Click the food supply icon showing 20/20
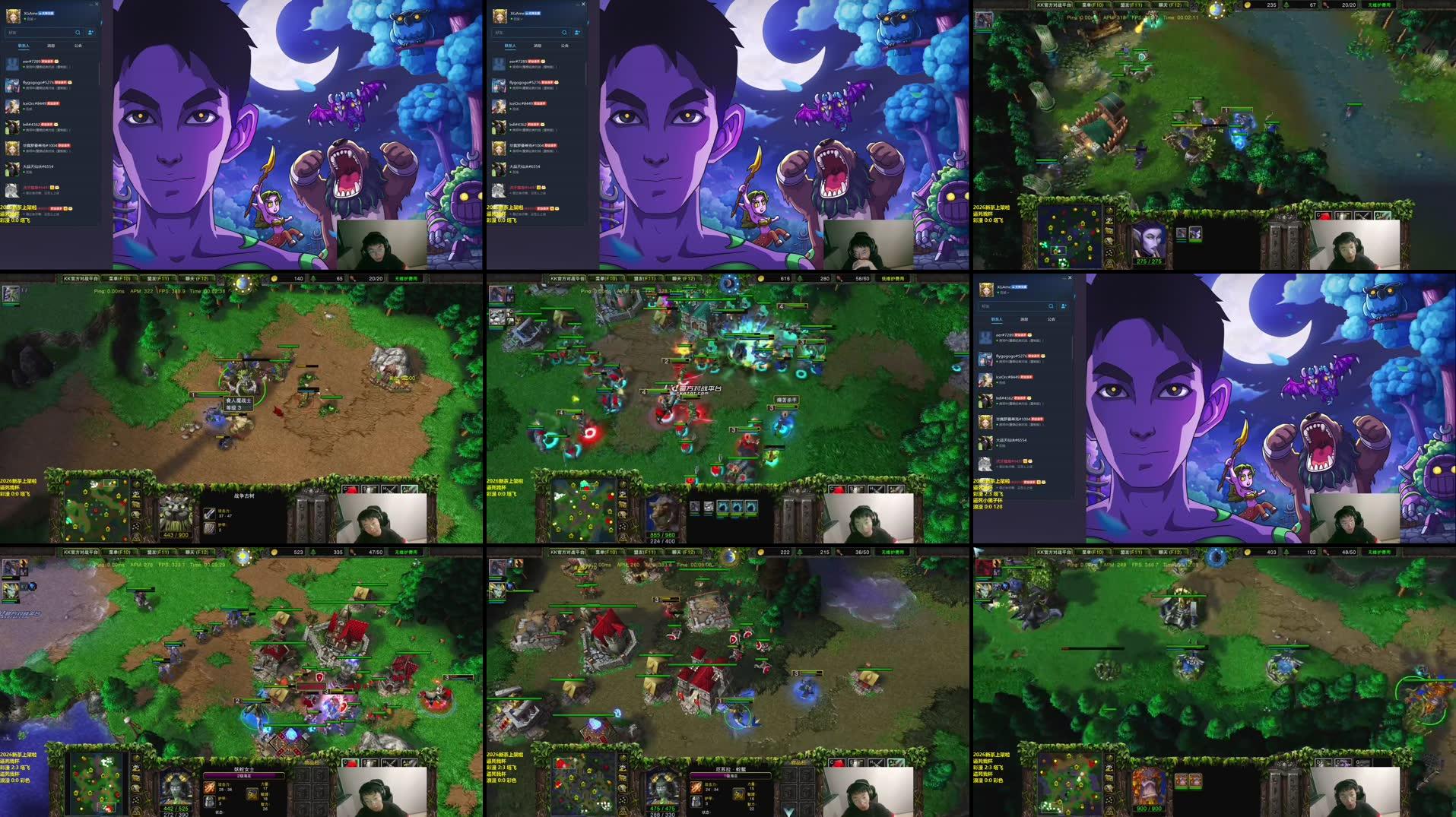 (x=1325, y=8)
